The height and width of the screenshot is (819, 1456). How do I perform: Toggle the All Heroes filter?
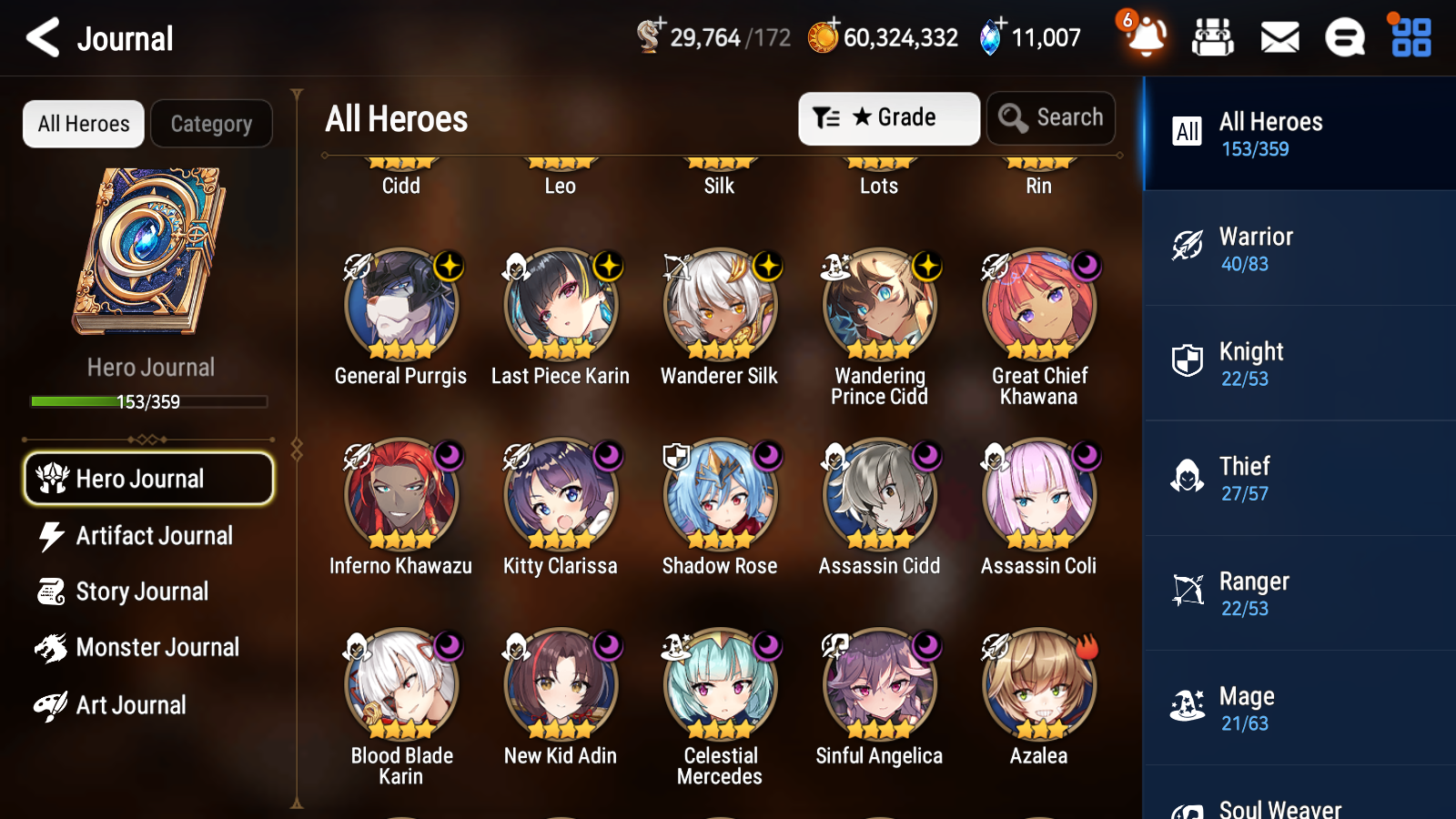[x=83, y=123]
